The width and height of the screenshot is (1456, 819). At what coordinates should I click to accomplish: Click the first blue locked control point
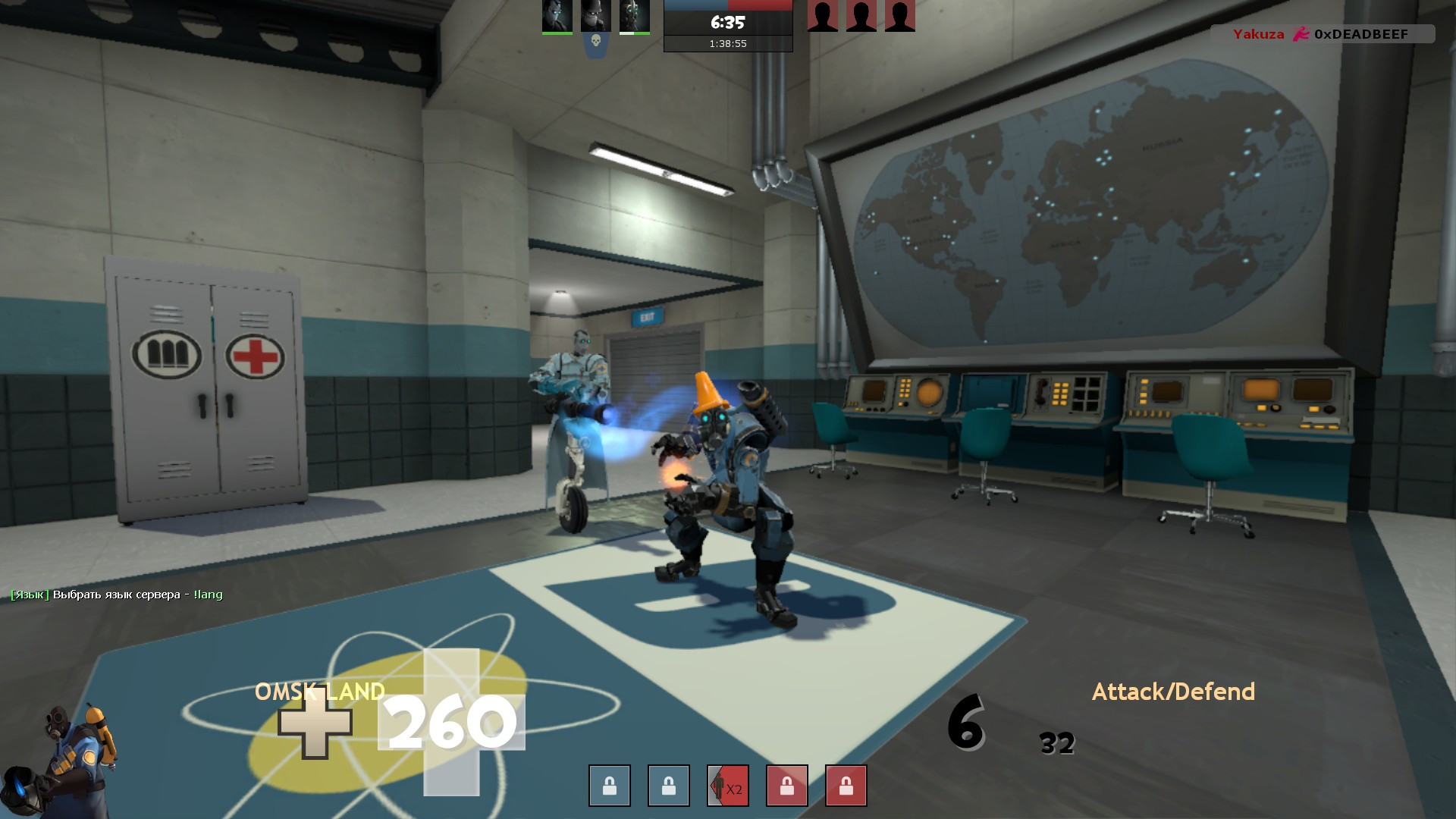[608, 786]
